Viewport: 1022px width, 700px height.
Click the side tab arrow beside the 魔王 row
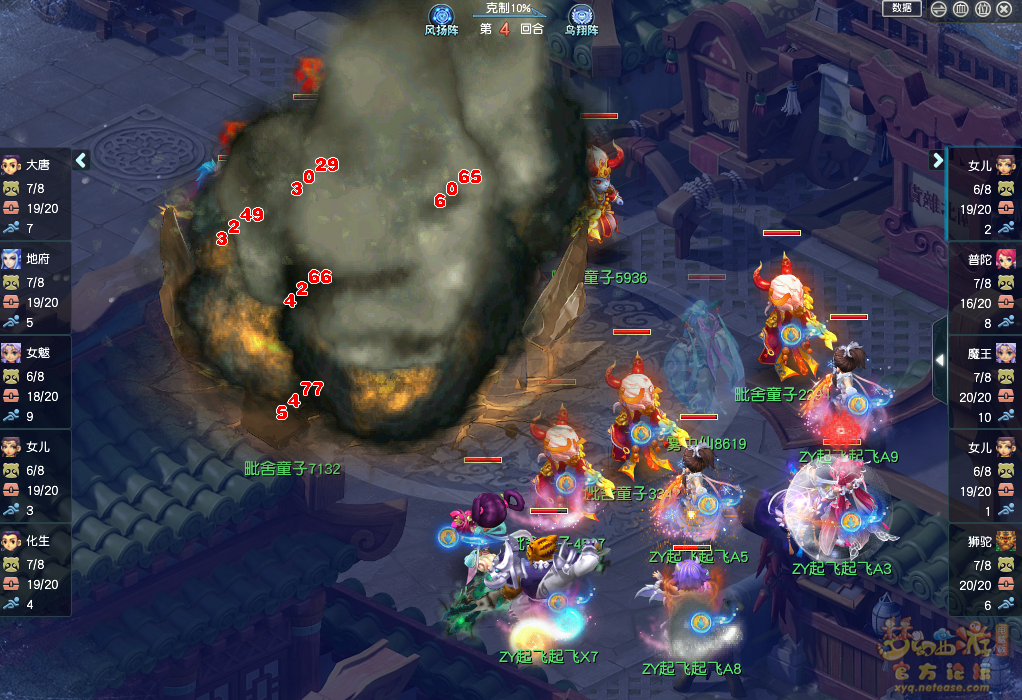click(x=940, y=359)
